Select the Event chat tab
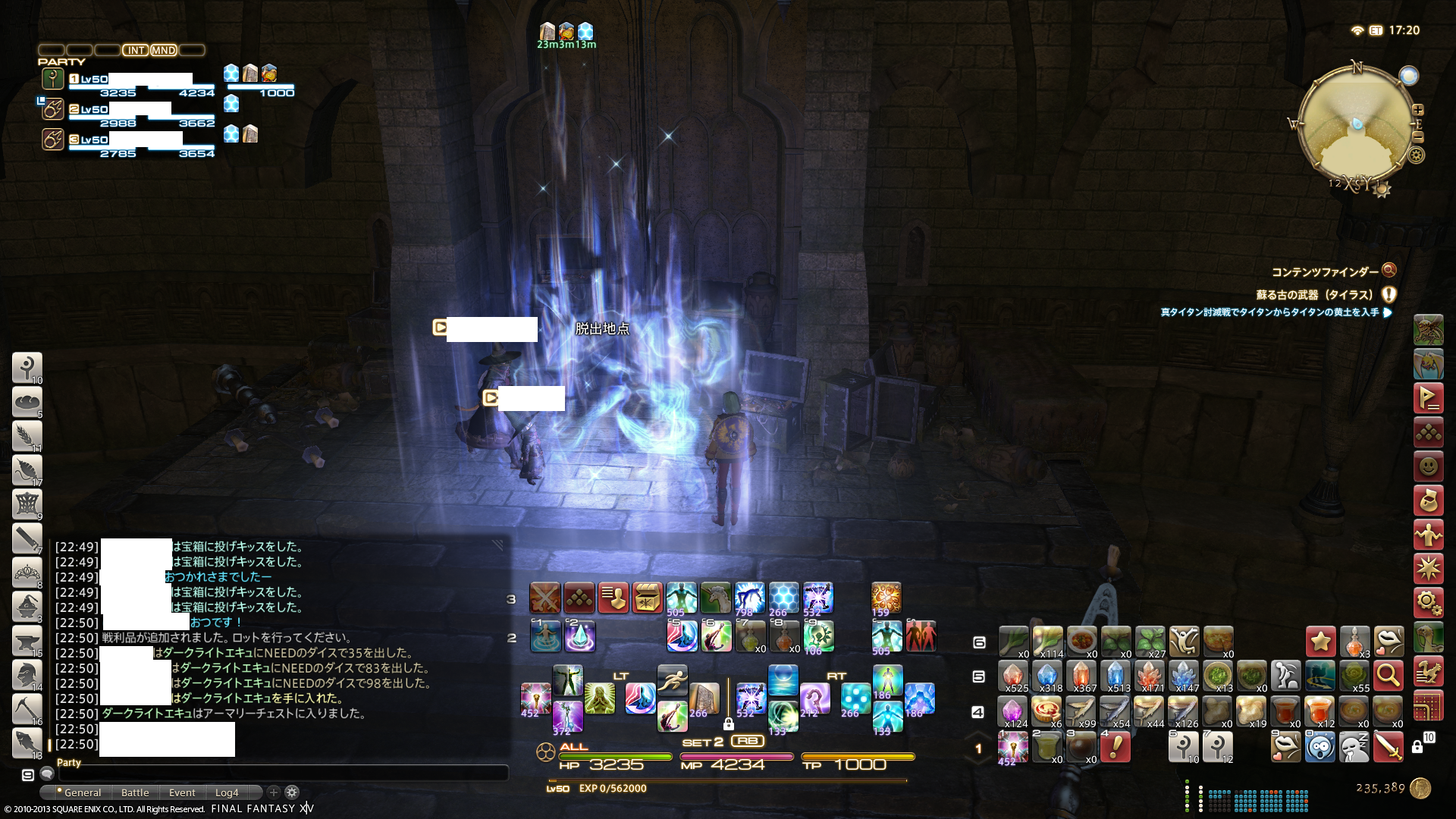 pos(182,792)
